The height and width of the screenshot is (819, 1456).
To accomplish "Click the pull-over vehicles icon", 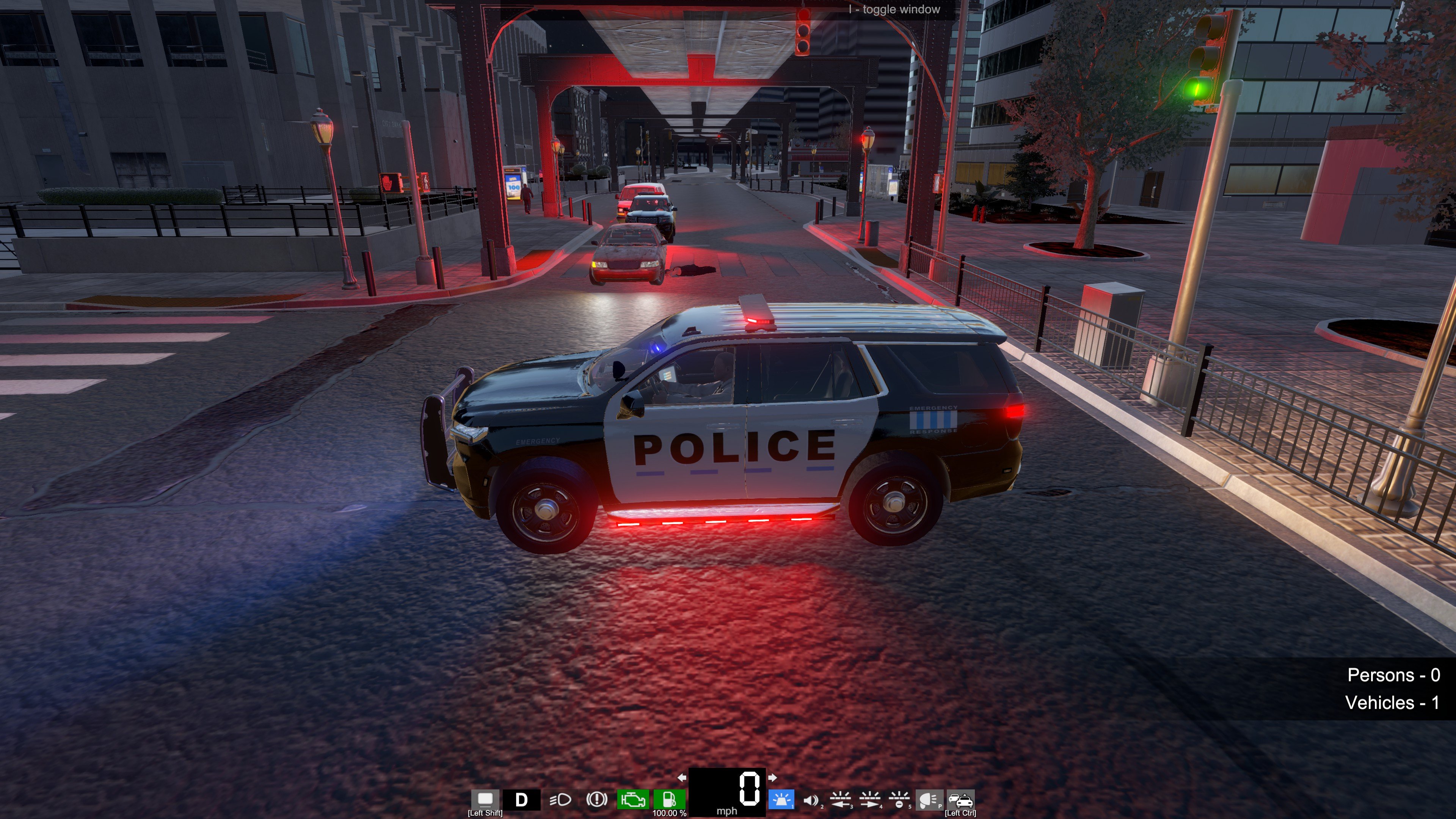I will click(x=960, y=800).
